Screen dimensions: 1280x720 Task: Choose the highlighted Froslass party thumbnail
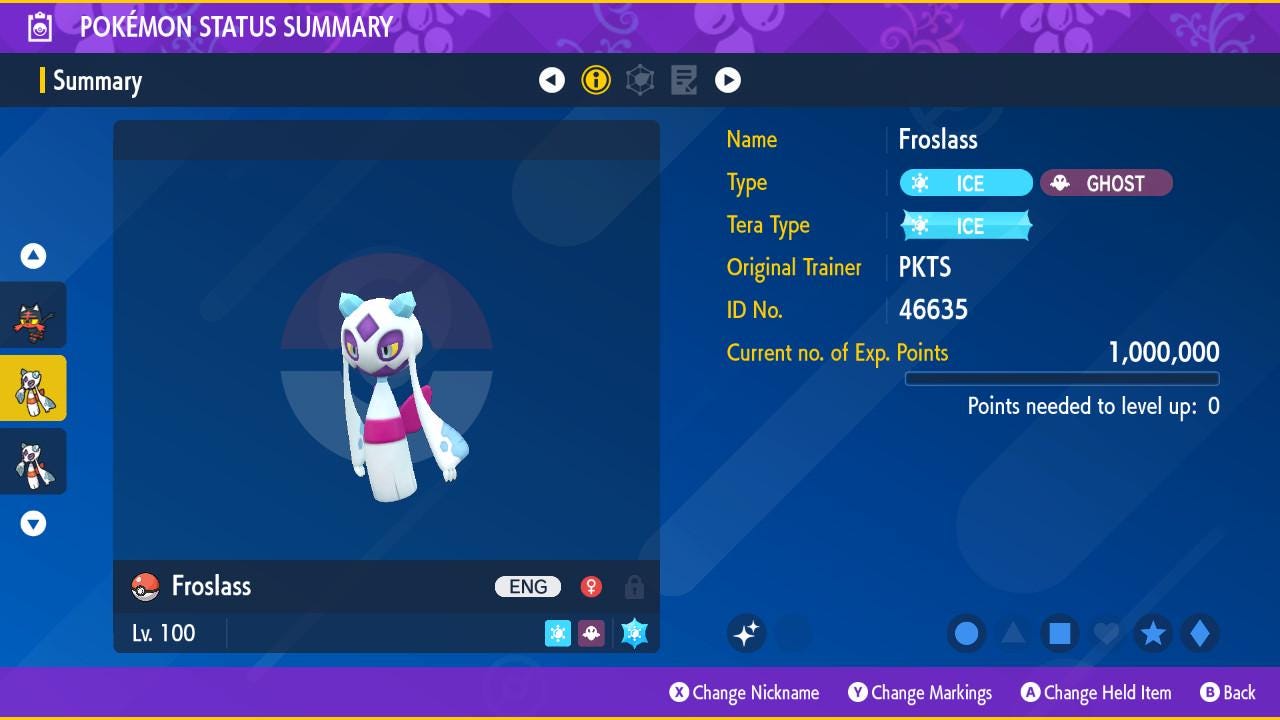coord(33,388)
